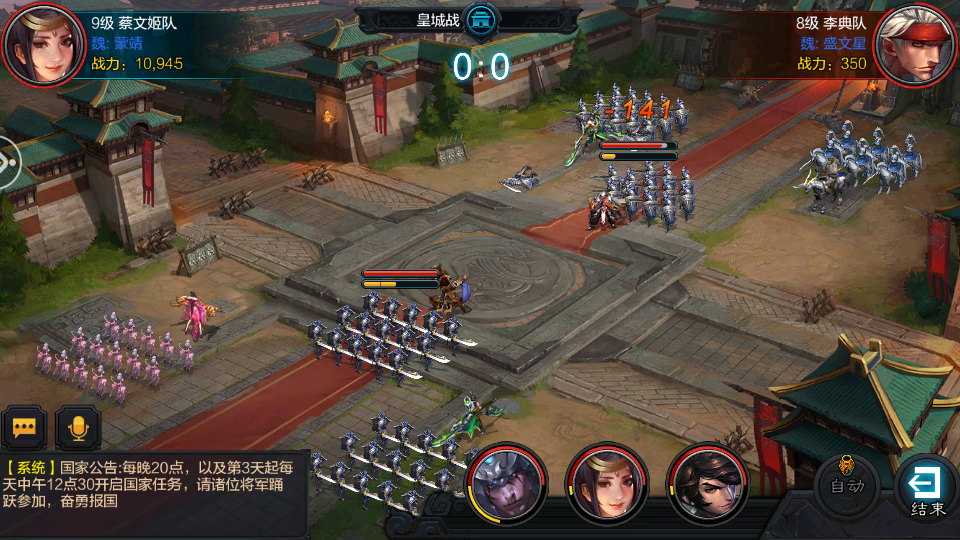960x540 pixels.
Task: Tap the 结束 end battle button
Action: pos(927,488)
